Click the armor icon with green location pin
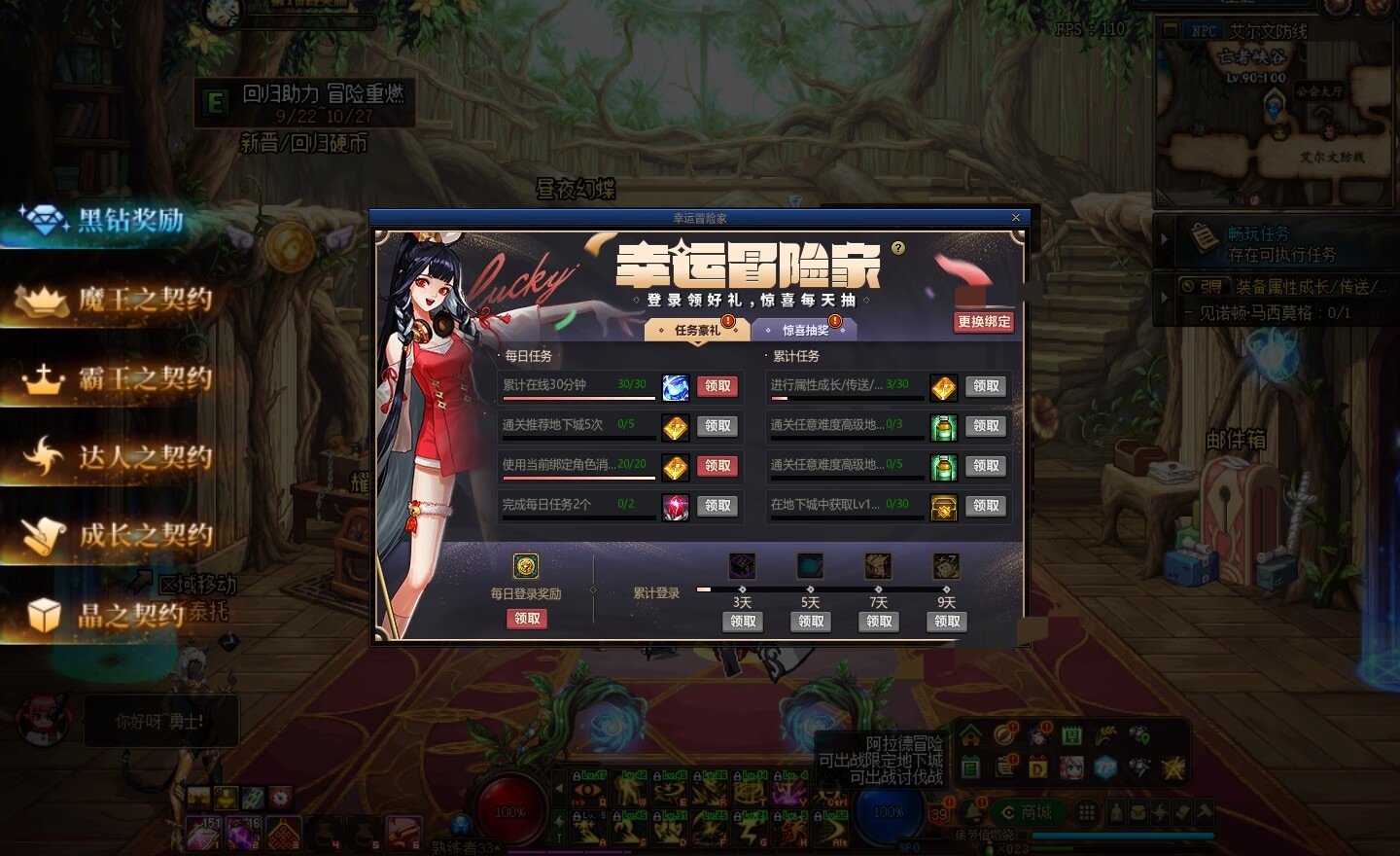 click(1139, 736)
